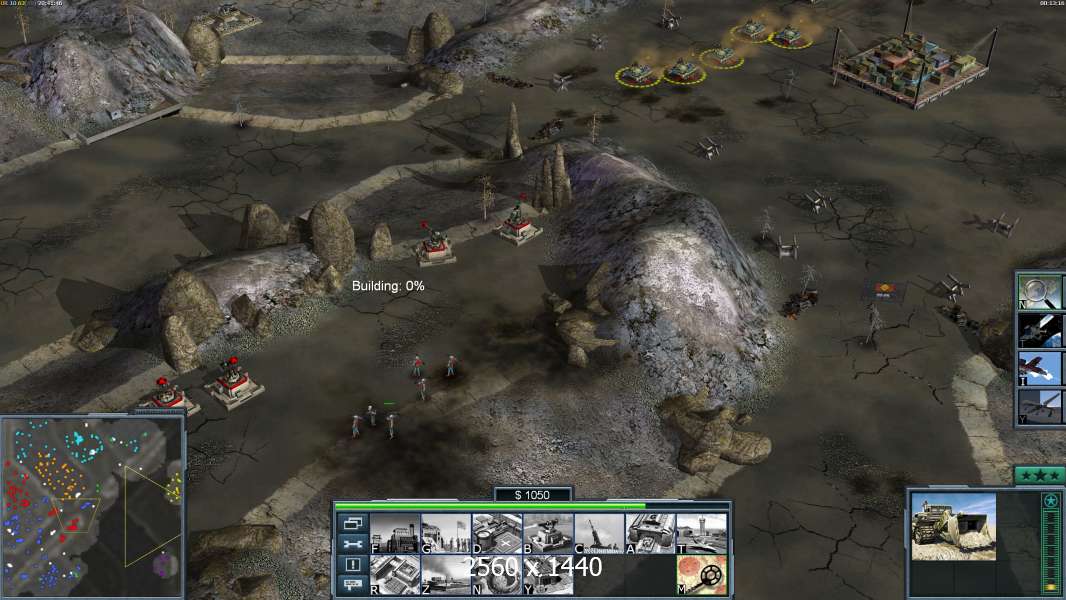The image size is (1066, 600).
Task: Click the overlapping windows sidebar button
Action: click(352, 523)
